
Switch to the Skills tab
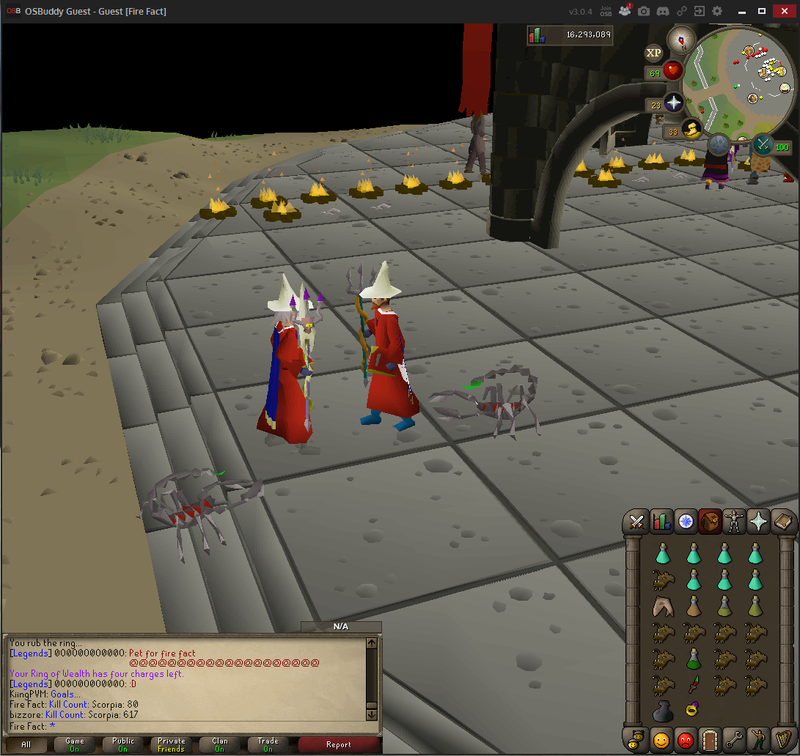click(661, 521)
